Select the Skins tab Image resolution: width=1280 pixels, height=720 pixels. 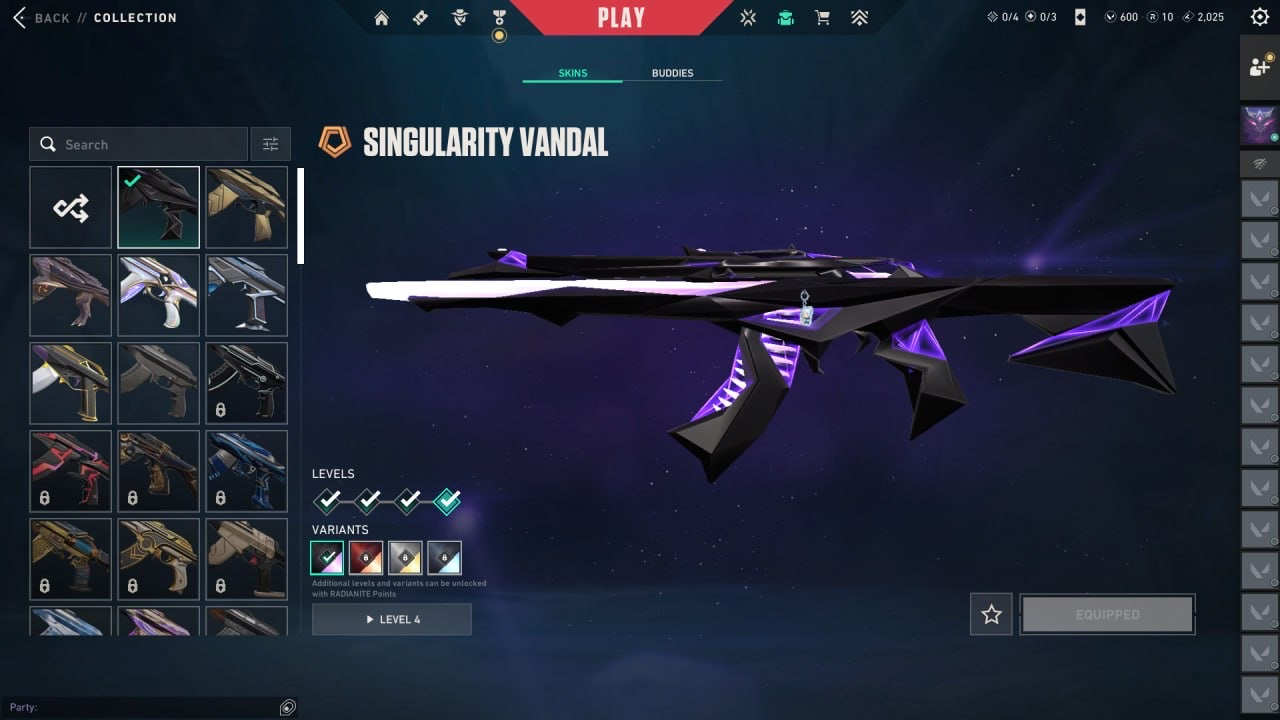click(x=572, y=73)
